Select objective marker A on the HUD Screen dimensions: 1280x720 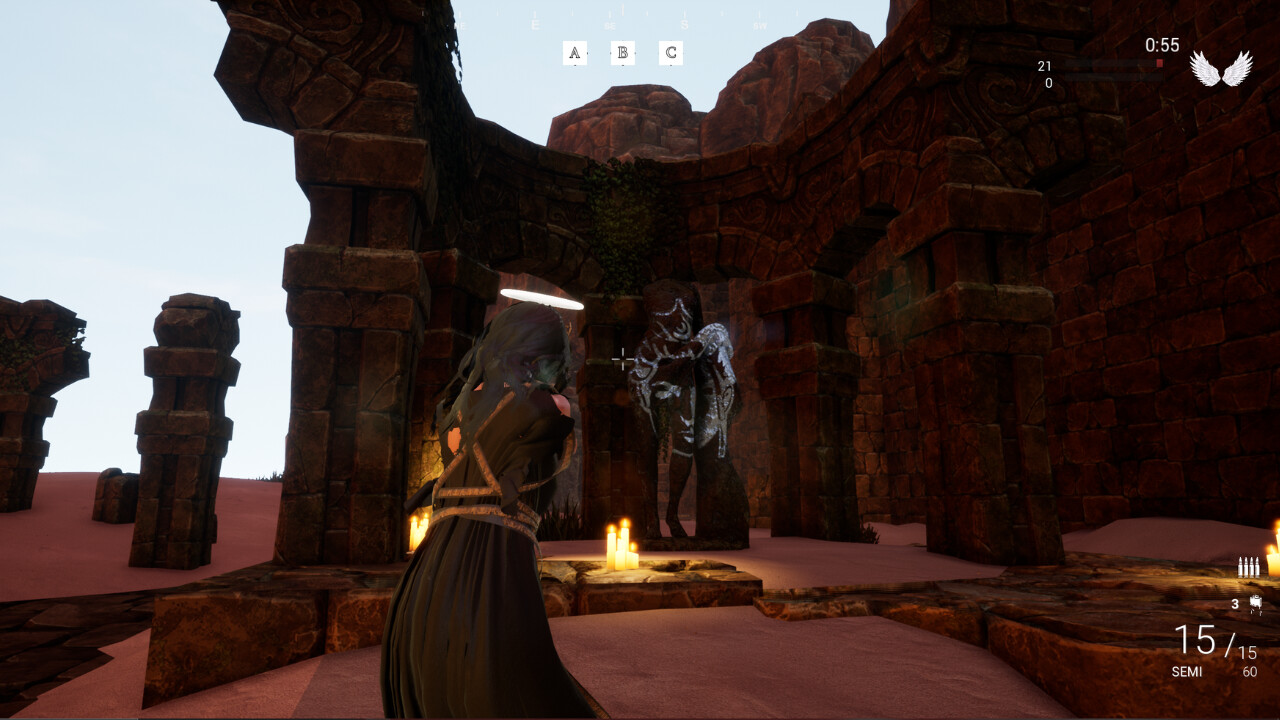[x=575, y=52]
